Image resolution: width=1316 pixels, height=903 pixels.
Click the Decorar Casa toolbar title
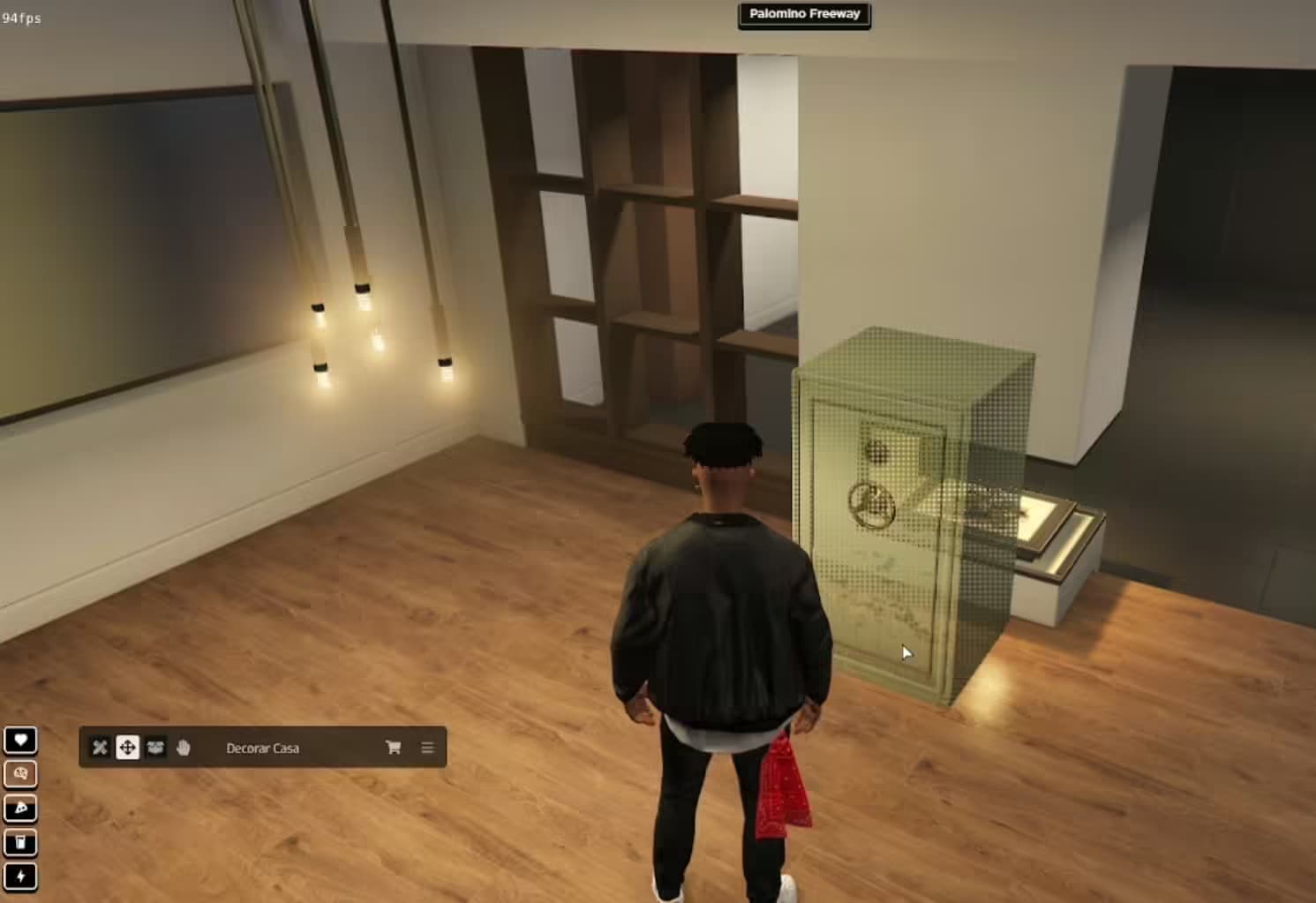[x=263, y=748]
